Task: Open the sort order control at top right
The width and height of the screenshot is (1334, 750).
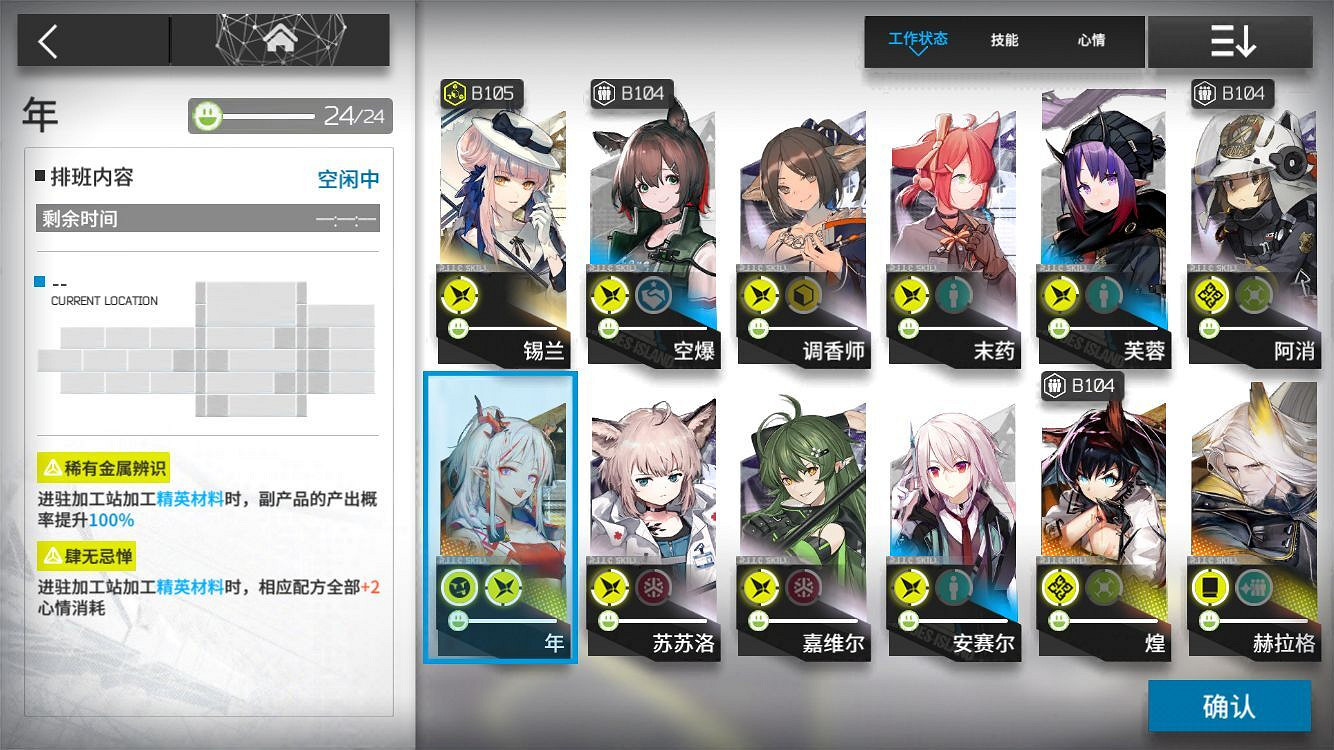Action: click(1231, 41)
